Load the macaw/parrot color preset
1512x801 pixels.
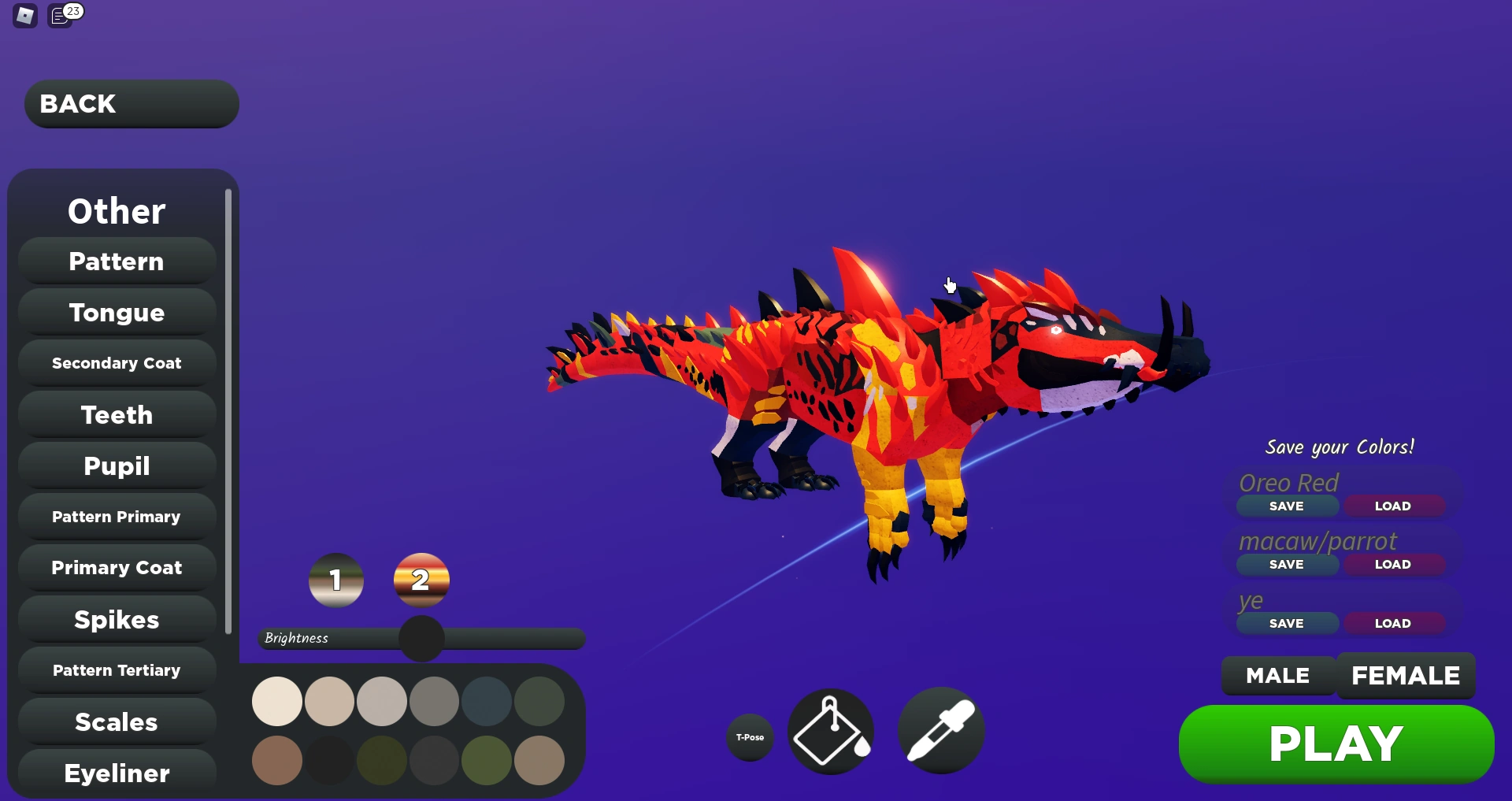point(1393,564)
